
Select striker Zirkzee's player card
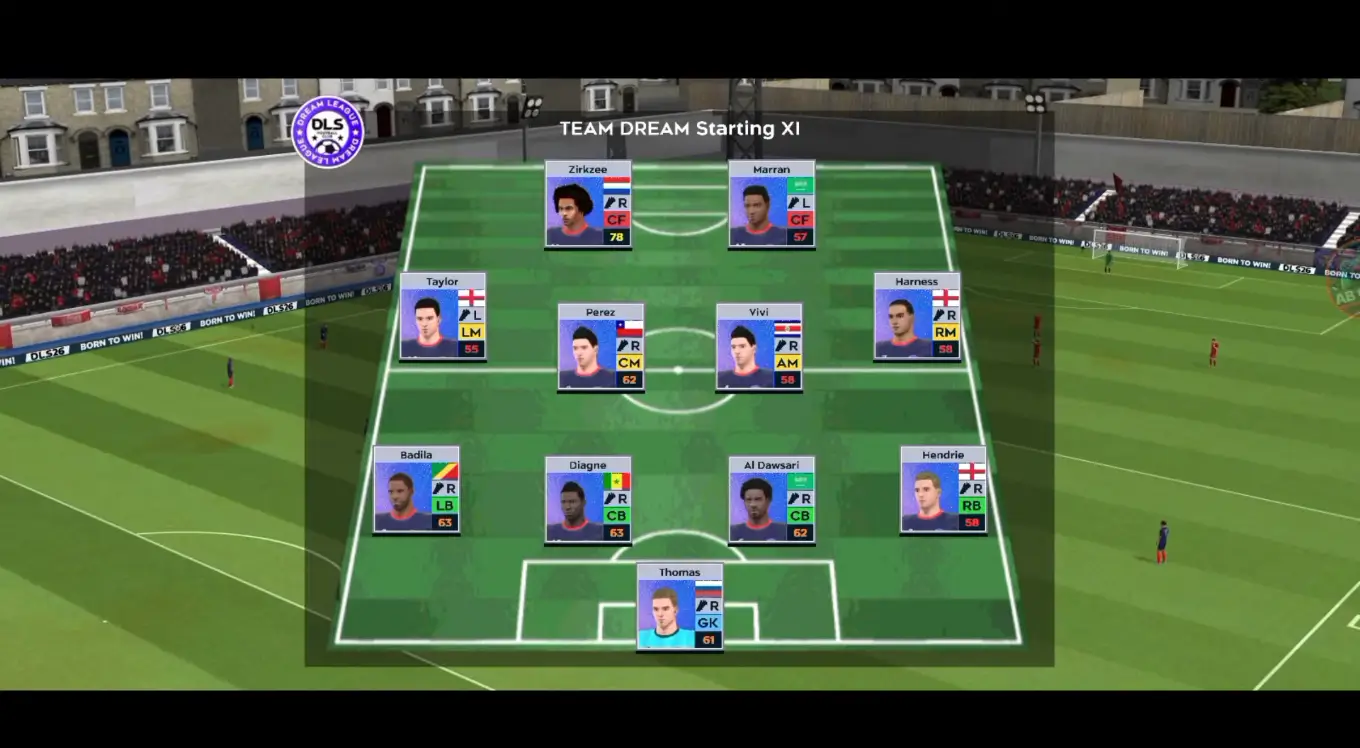(x=588, y=205)
